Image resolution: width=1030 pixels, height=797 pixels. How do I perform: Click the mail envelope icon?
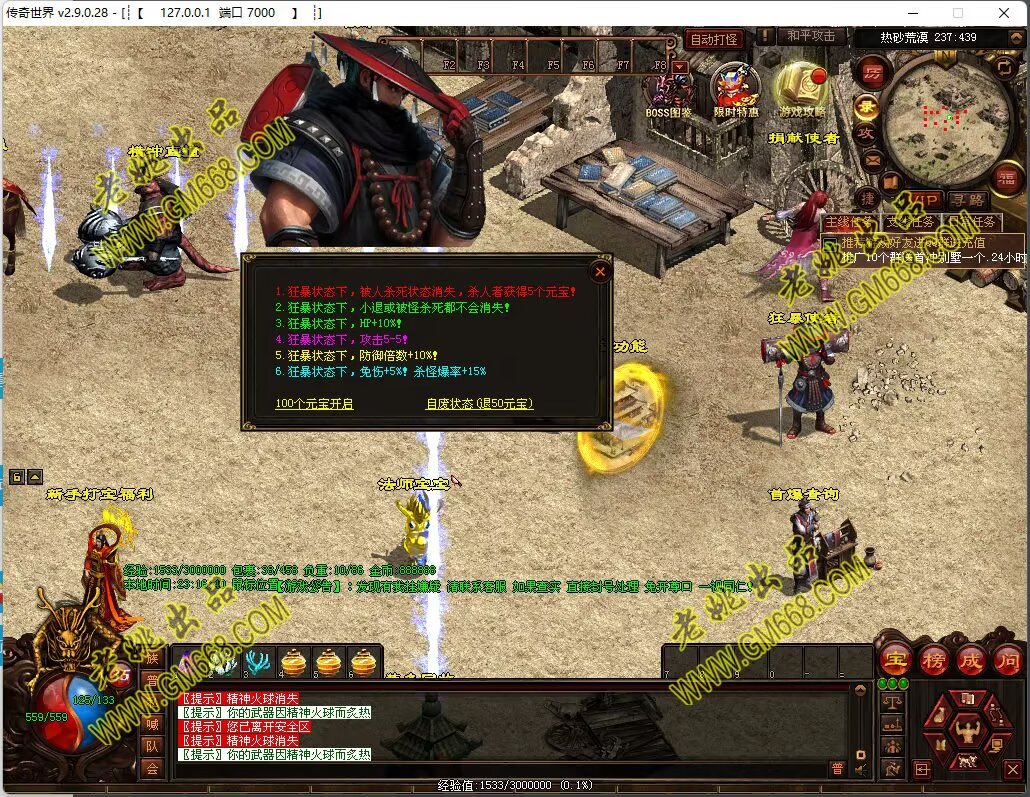pos(872,159)
